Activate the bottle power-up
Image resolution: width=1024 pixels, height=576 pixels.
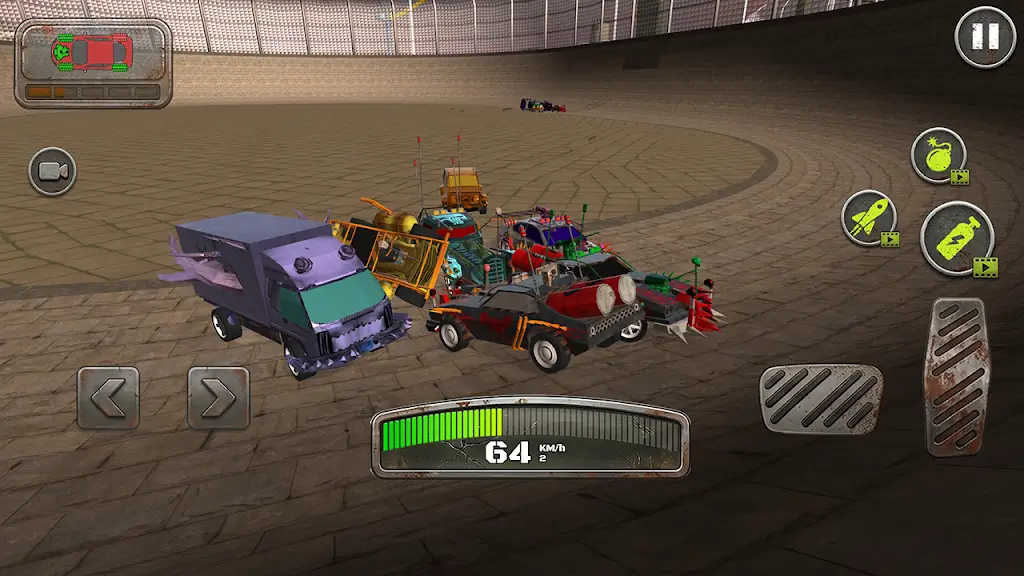click(x=956, y=237)
